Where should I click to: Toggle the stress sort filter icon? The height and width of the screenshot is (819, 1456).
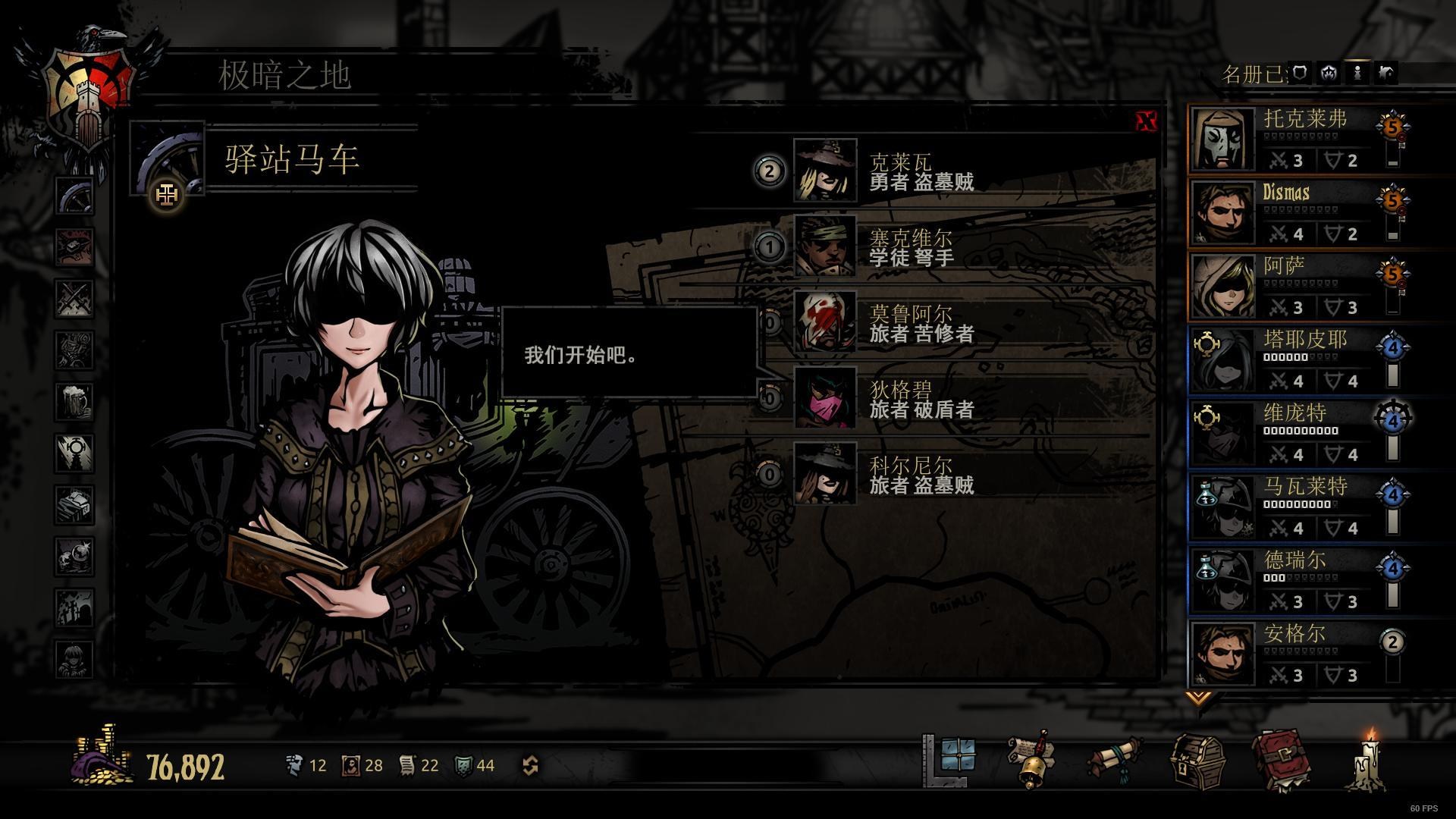(x=1329, y=74)
